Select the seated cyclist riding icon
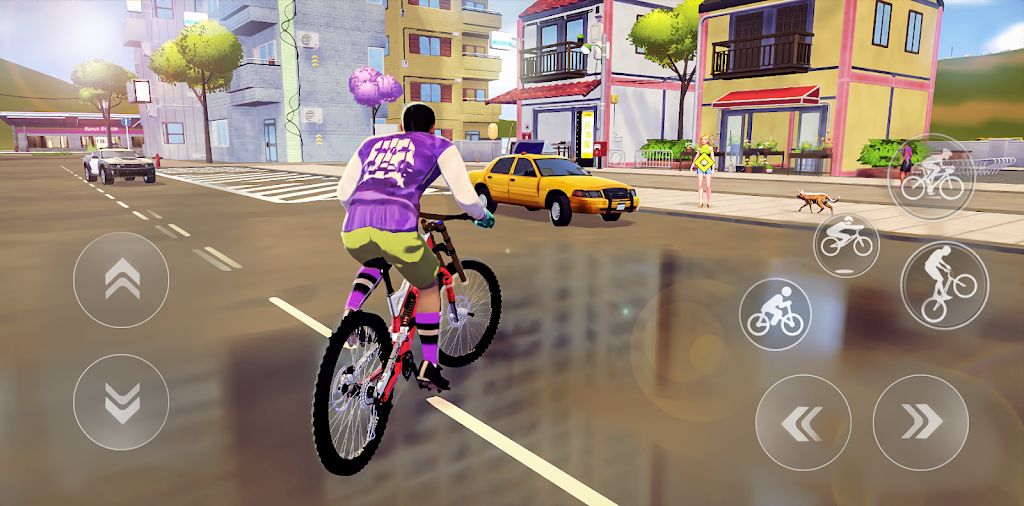1024x506 pixels. click(x=775, y=313)
